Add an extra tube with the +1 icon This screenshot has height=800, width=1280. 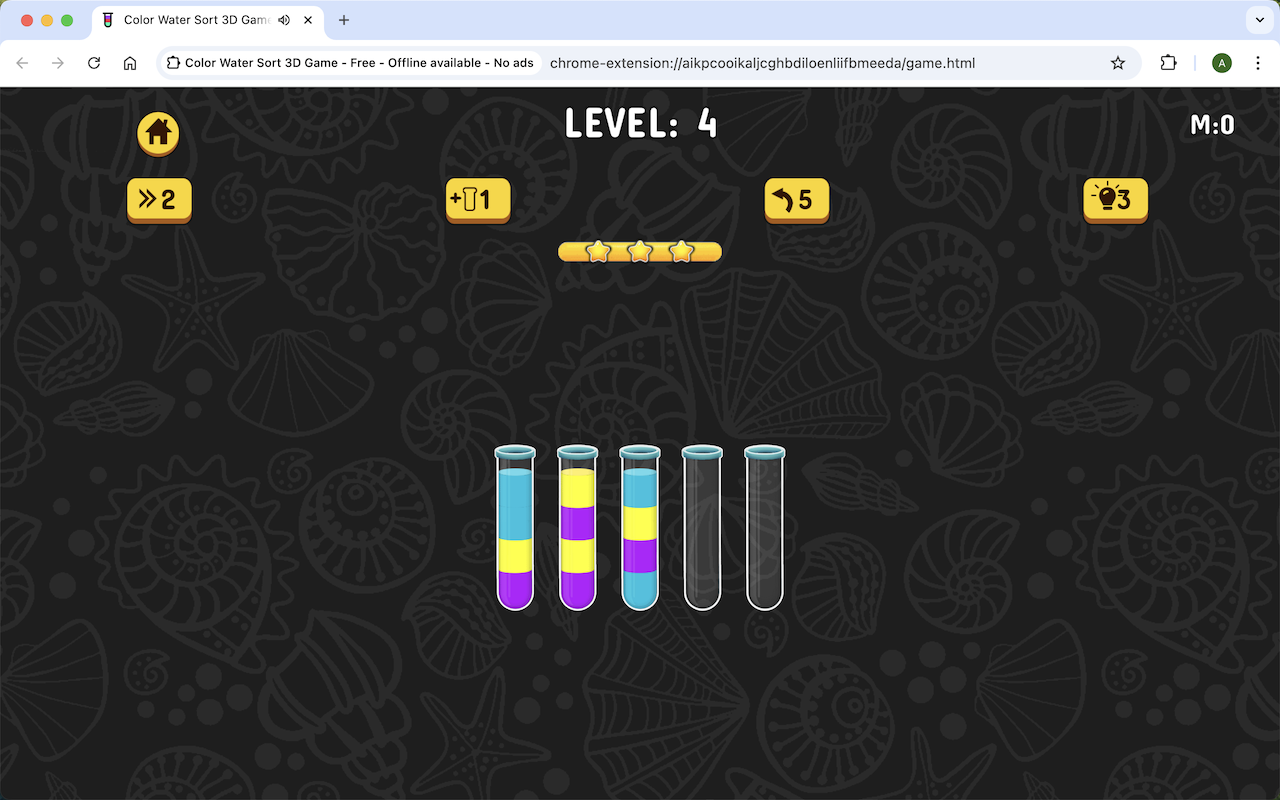pos(477,200)
